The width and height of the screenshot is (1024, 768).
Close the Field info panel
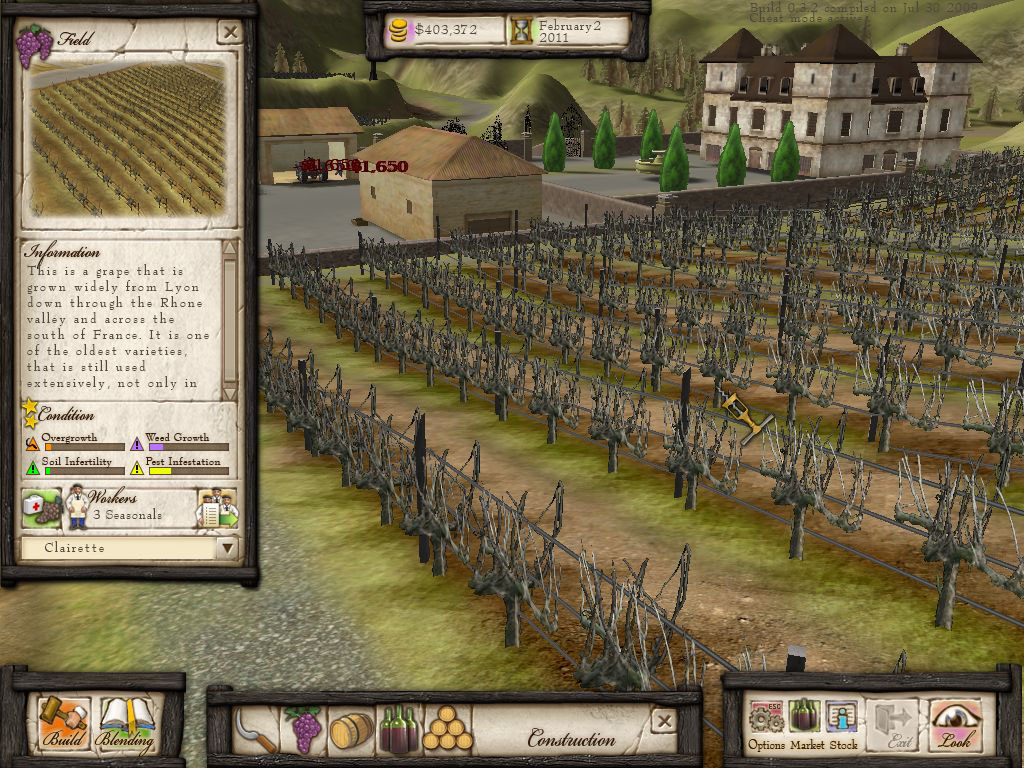230,33
